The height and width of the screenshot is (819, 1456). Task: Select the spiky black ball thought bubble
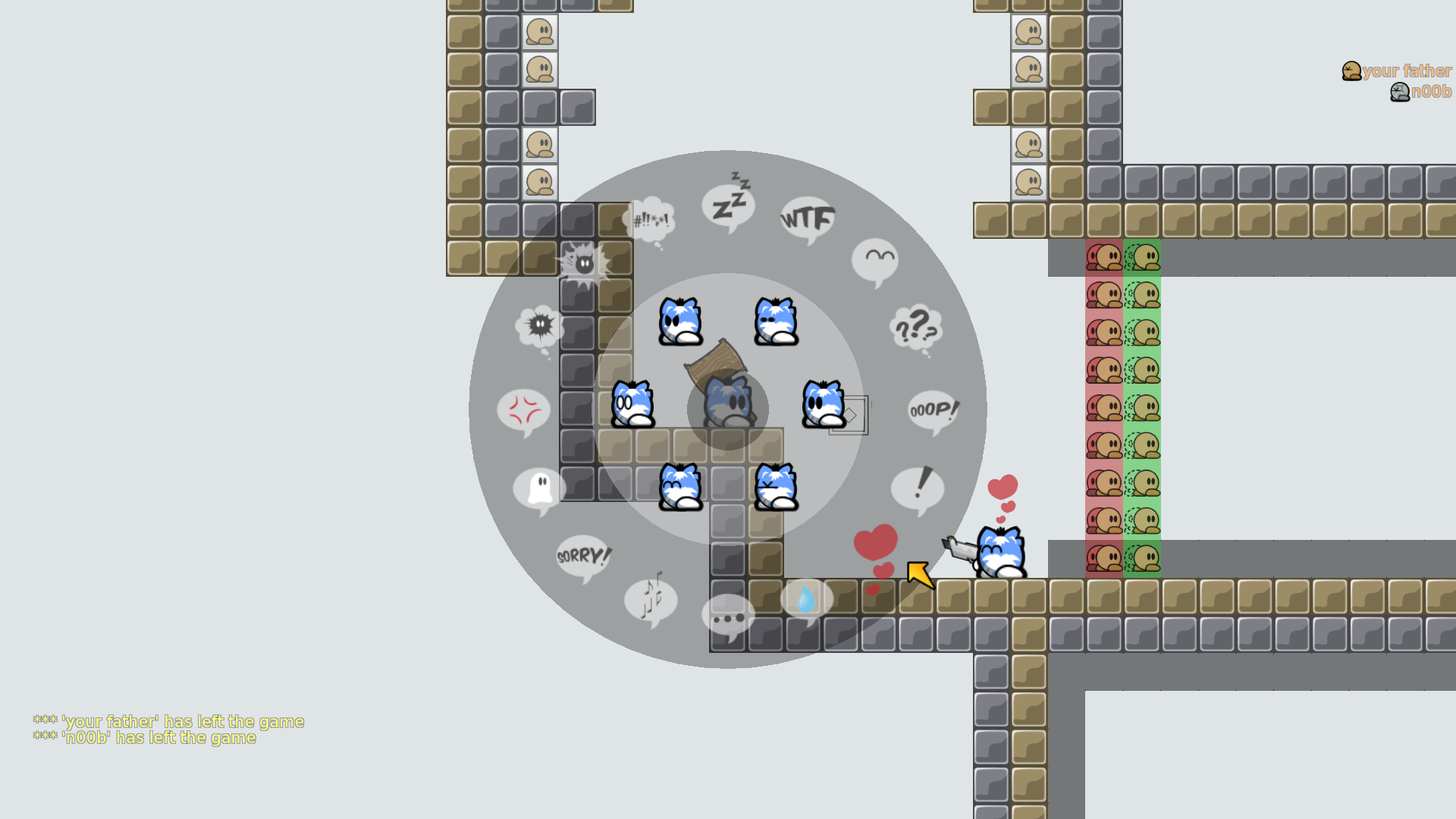[539, 328]
